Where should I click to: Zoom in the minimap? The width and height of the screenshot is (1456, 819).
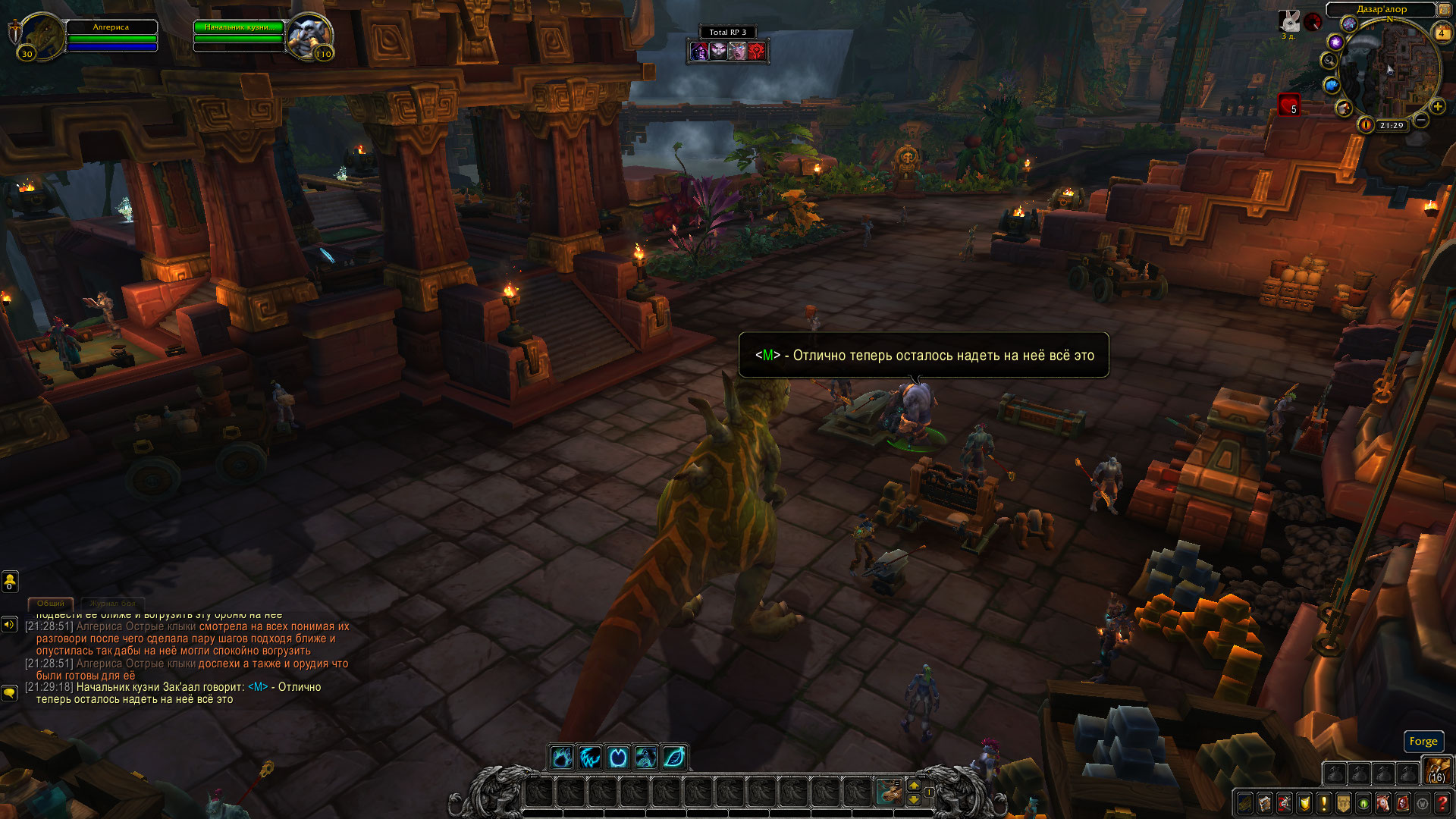pos(1437,106)
